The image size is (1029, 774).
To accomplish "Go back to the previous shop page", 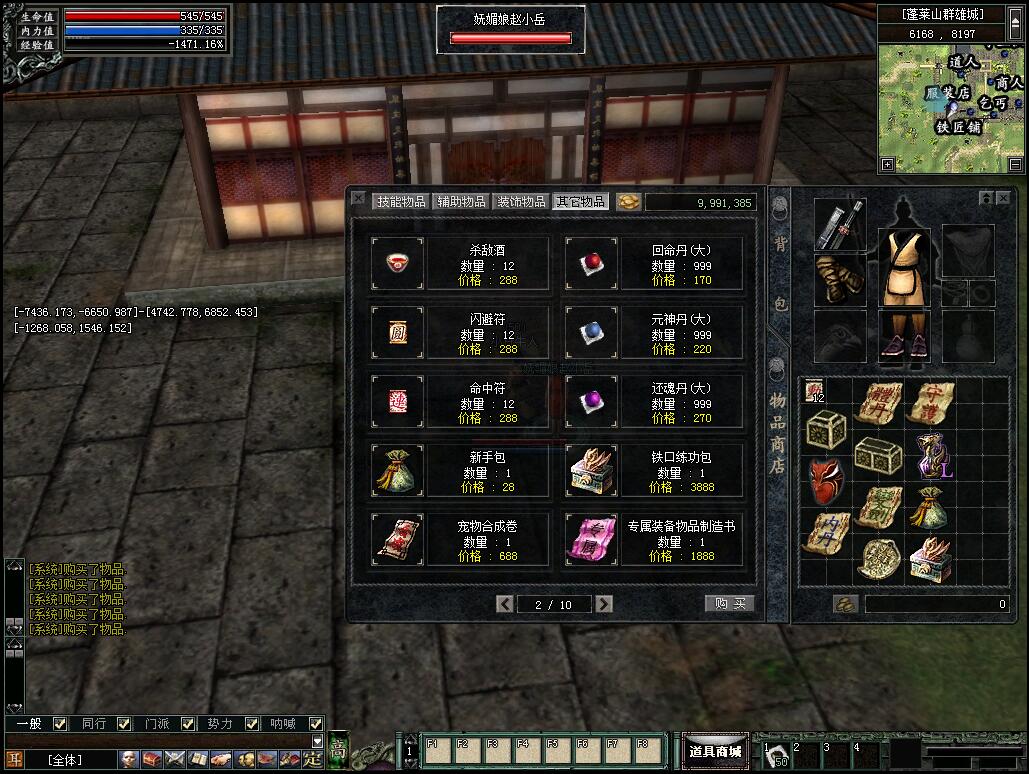I will tap(505, 604).
